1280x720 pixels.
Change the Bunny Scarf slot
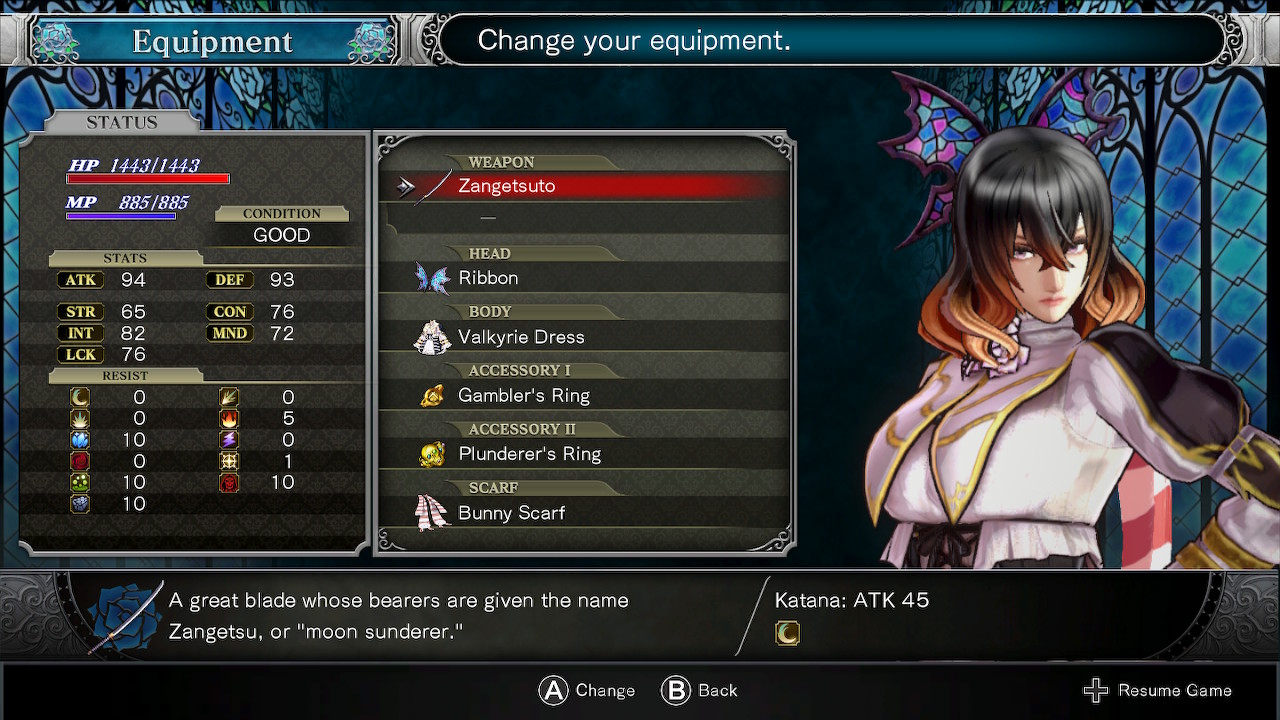pyautogui.click(x=511, y=513)
